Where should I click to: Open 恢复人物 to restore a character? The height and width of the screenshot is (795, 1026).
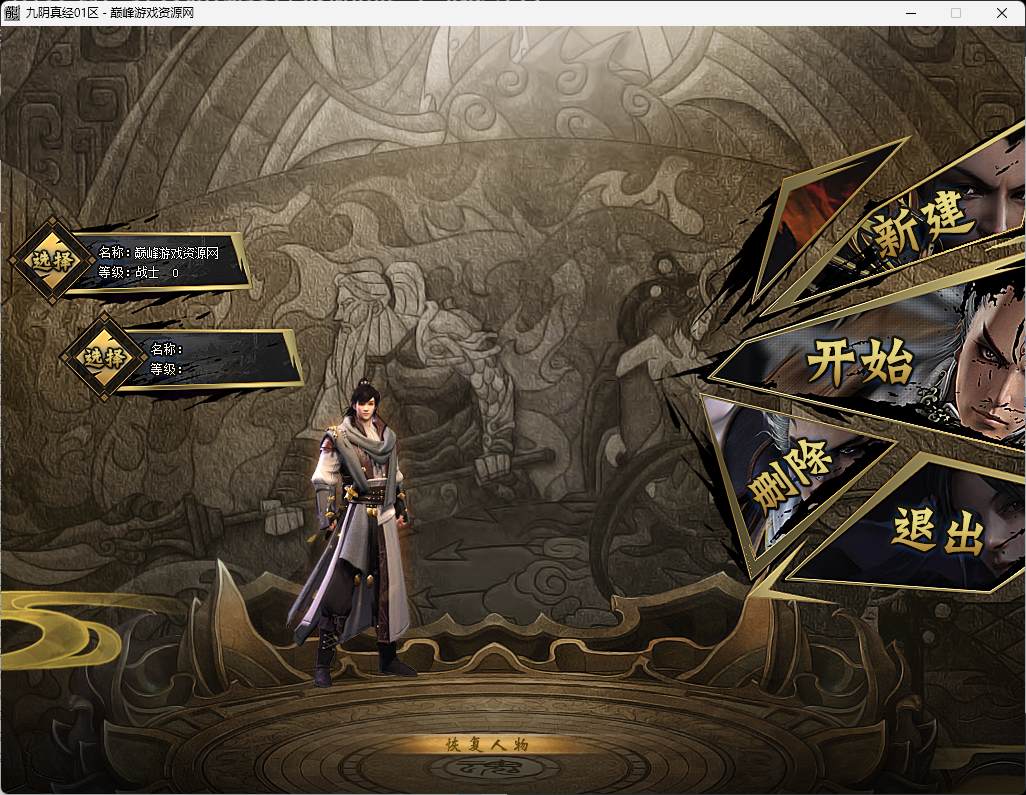pos(485,744)
